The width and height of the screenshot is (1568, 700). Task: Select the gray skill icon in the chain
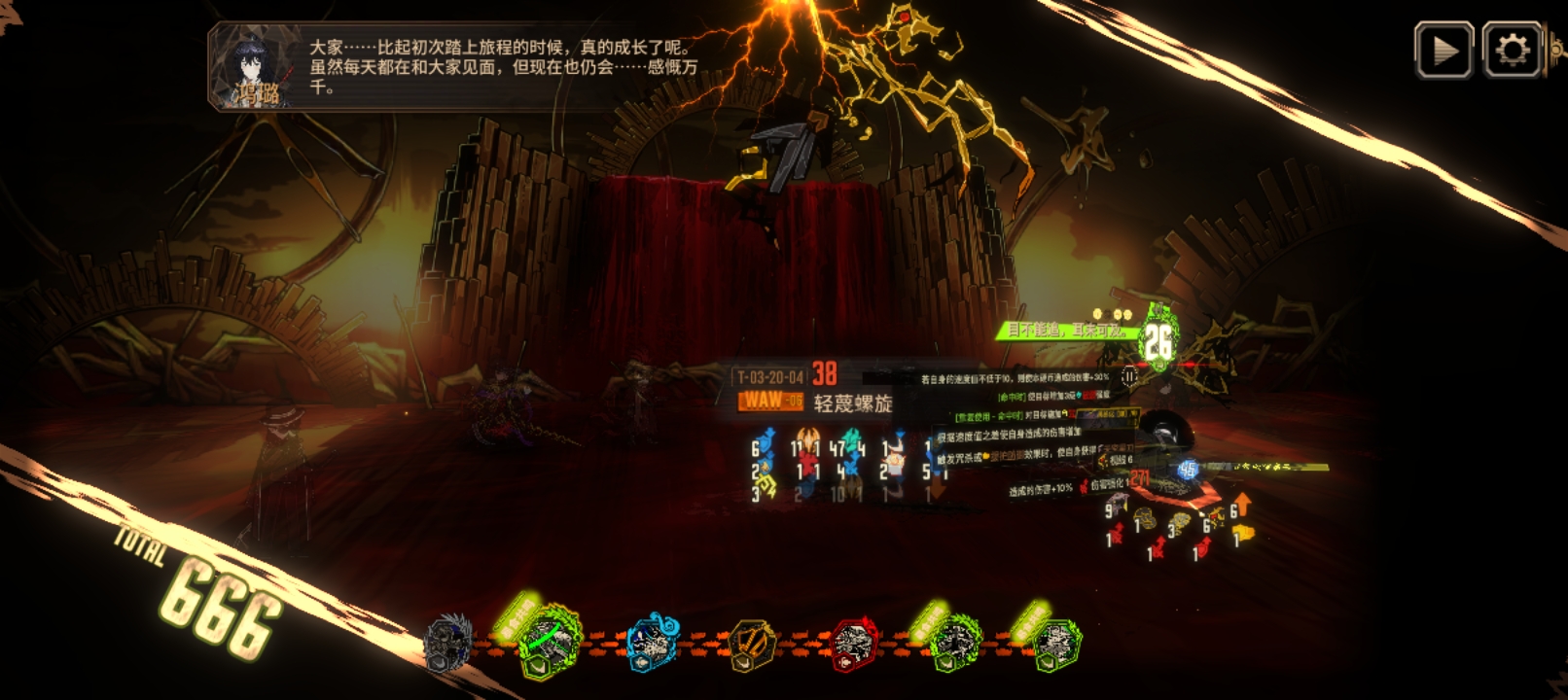pyautogui.click(x=448, y=643)
